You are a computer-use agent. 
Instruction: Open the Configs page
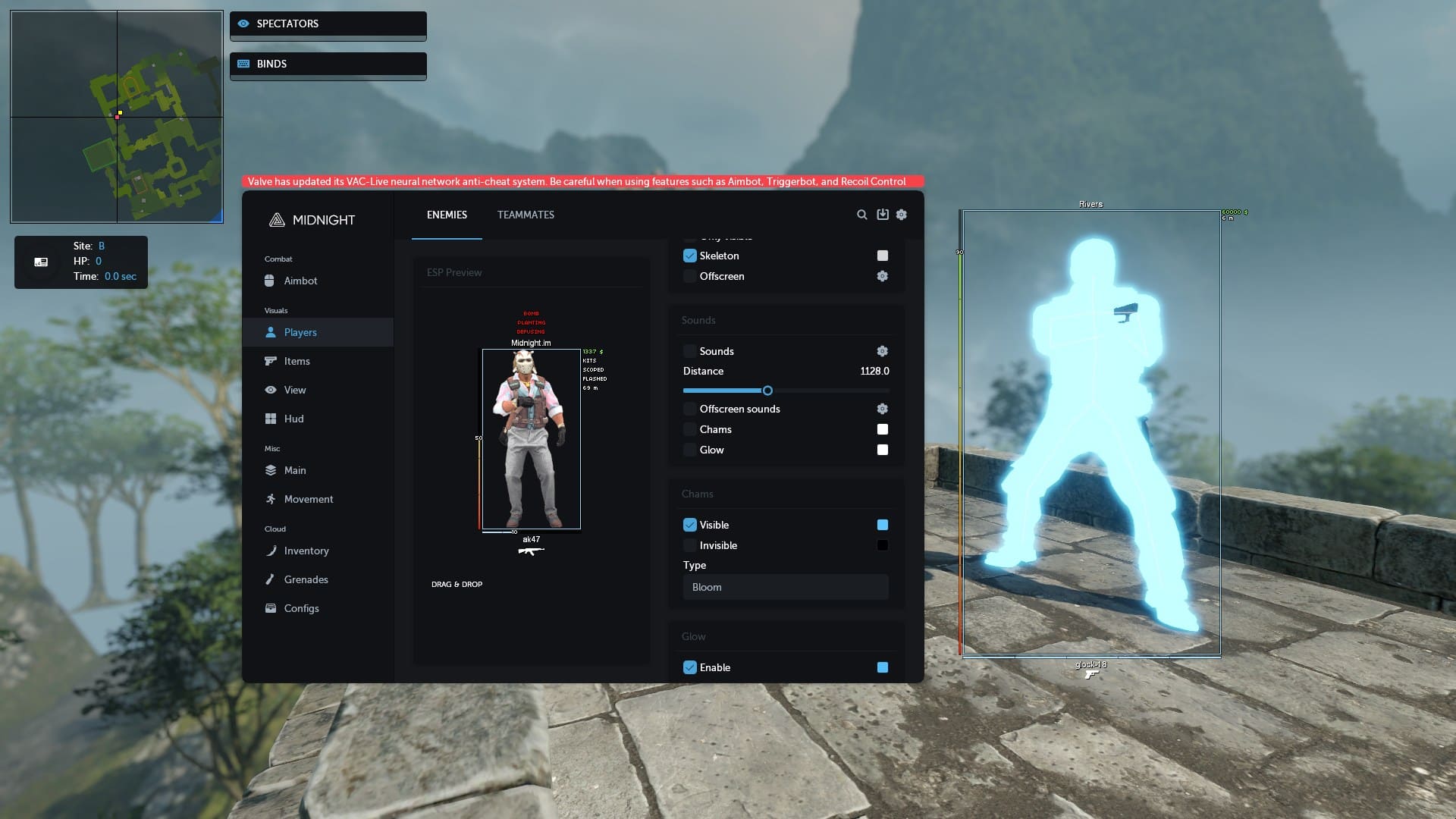301,608
